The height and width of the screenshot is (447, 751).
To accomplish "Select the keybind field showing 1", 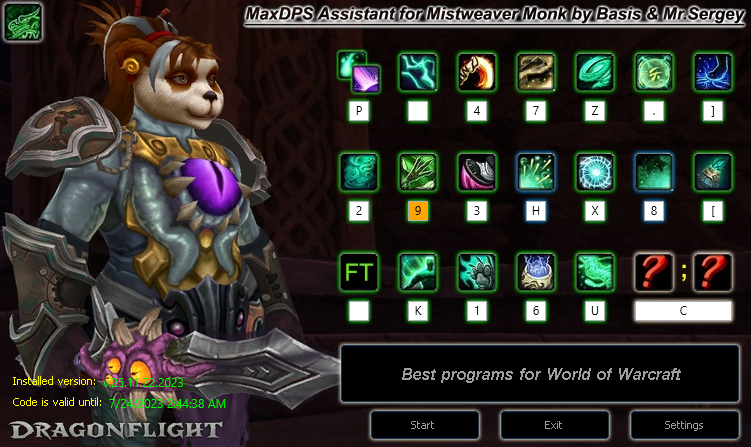I will [477, 311].
